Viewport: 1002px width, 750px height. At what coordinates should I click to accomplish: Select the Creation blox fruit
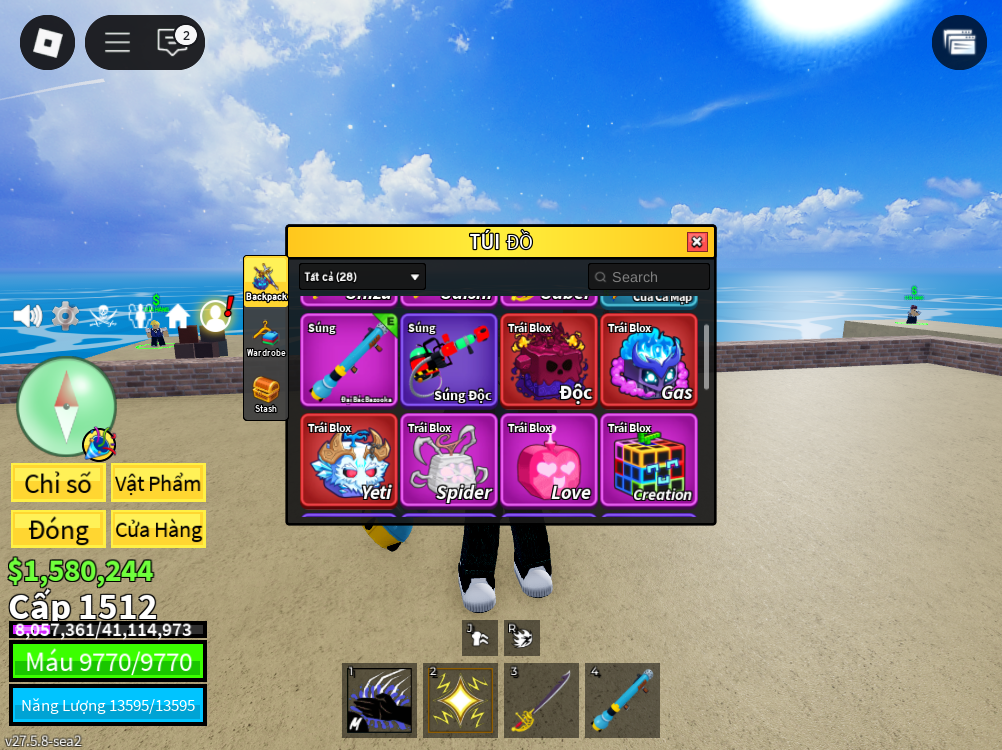tap(649, 460)
